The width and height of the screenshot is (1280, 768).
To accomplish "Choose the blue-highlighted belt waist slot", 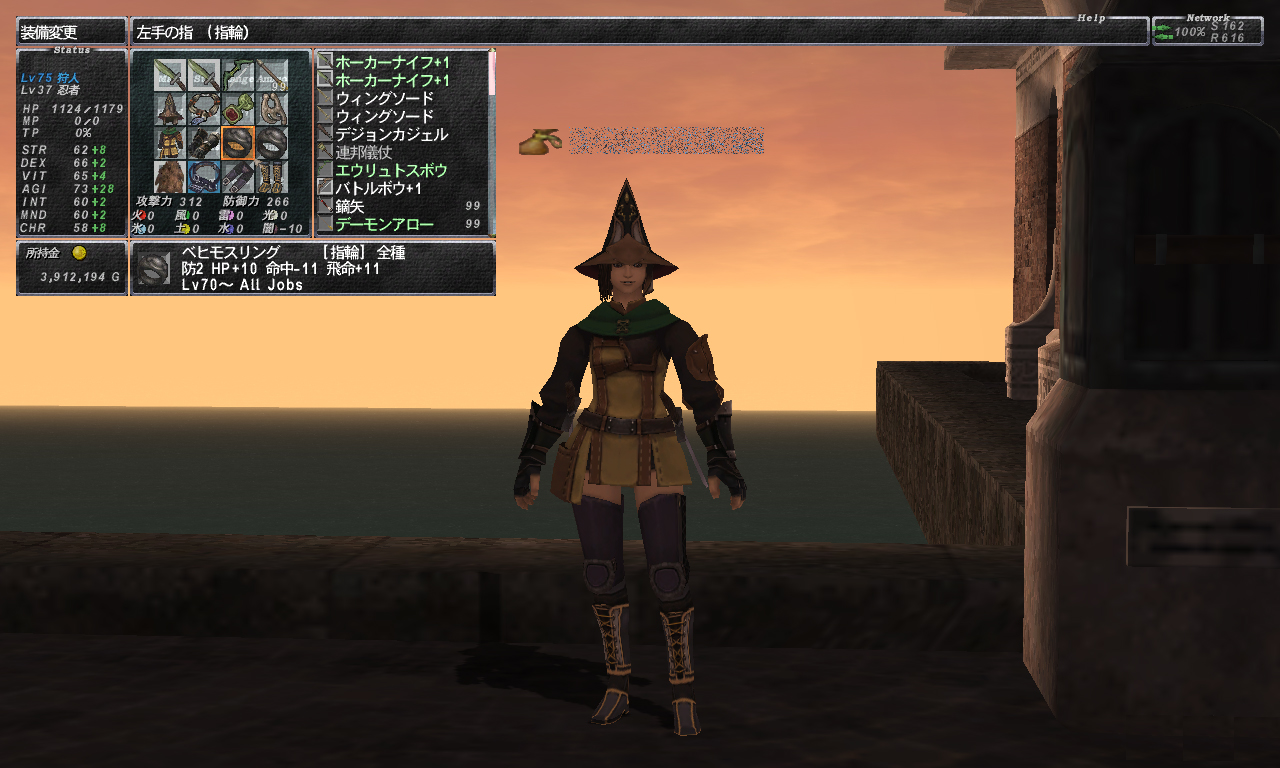I will 204,177.
